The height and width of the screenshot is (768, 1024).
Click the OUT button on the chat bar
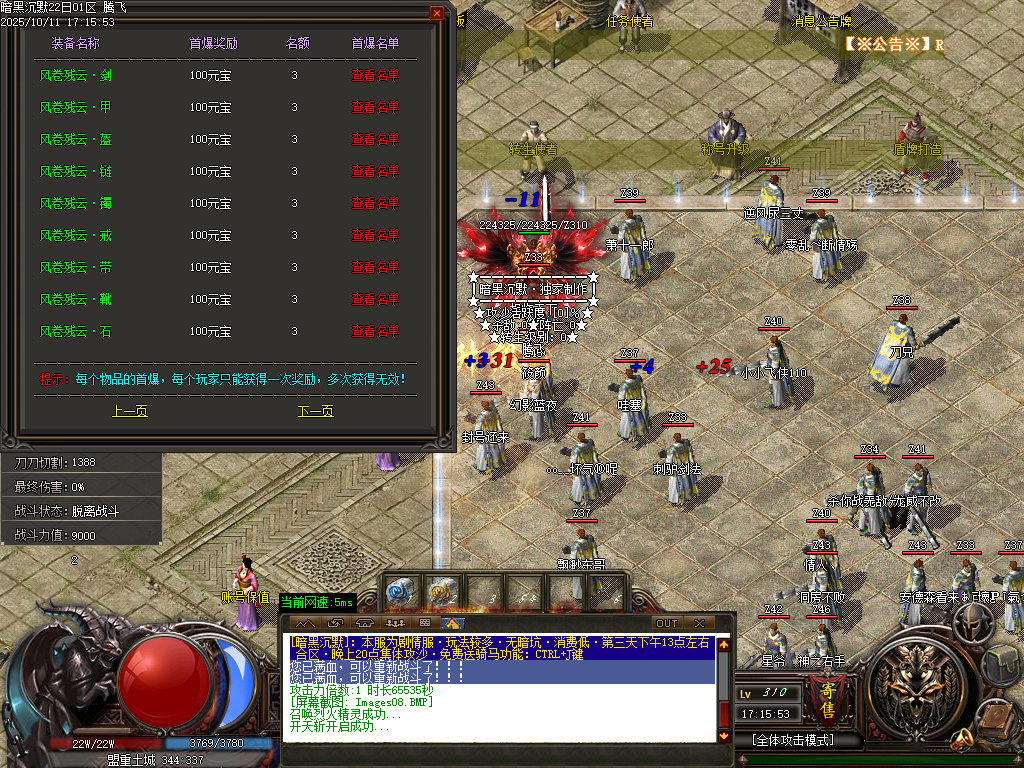666,623
